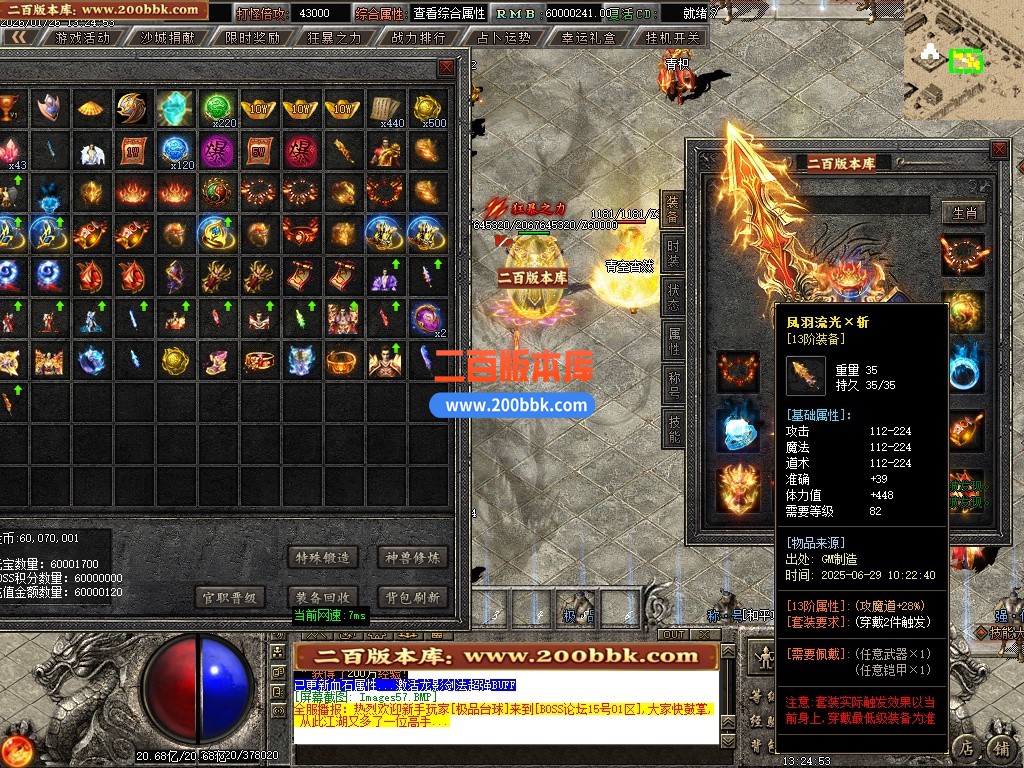Open 神兽修炼 divine beast training
The width and height of the screenshot is (1024, 768).
coord(412,557)
